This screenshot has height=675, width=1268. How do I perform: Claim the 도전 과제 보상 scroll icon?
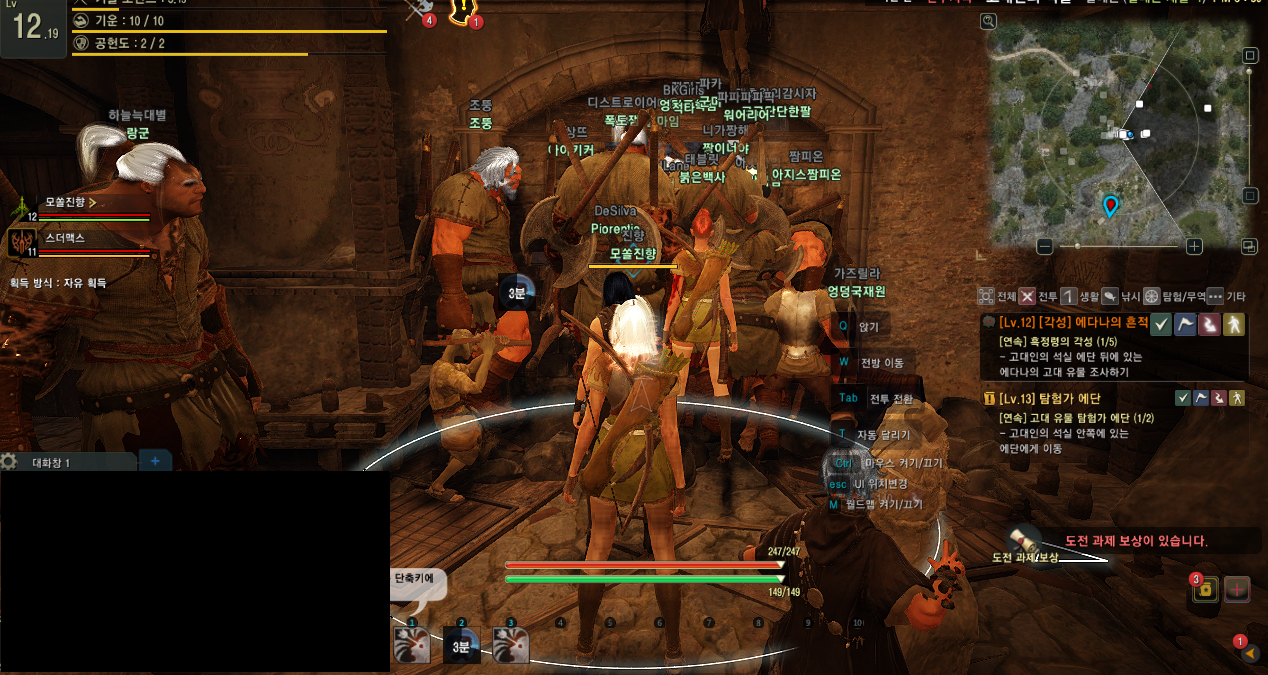(x=1022, y=540)
